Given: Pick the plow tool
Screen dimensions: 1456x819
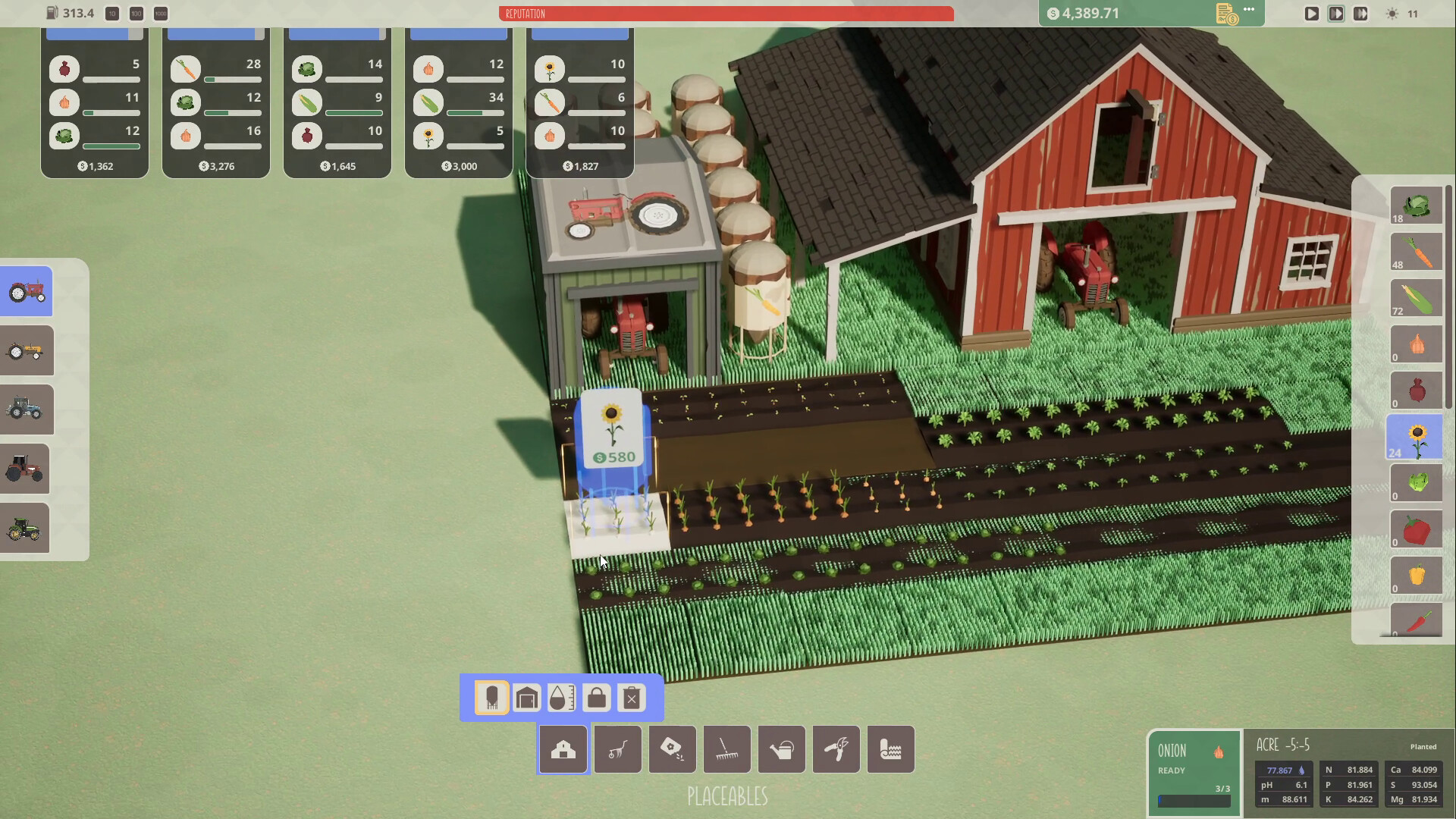Looking at the screenshot, I should click(x=617, y=749).
